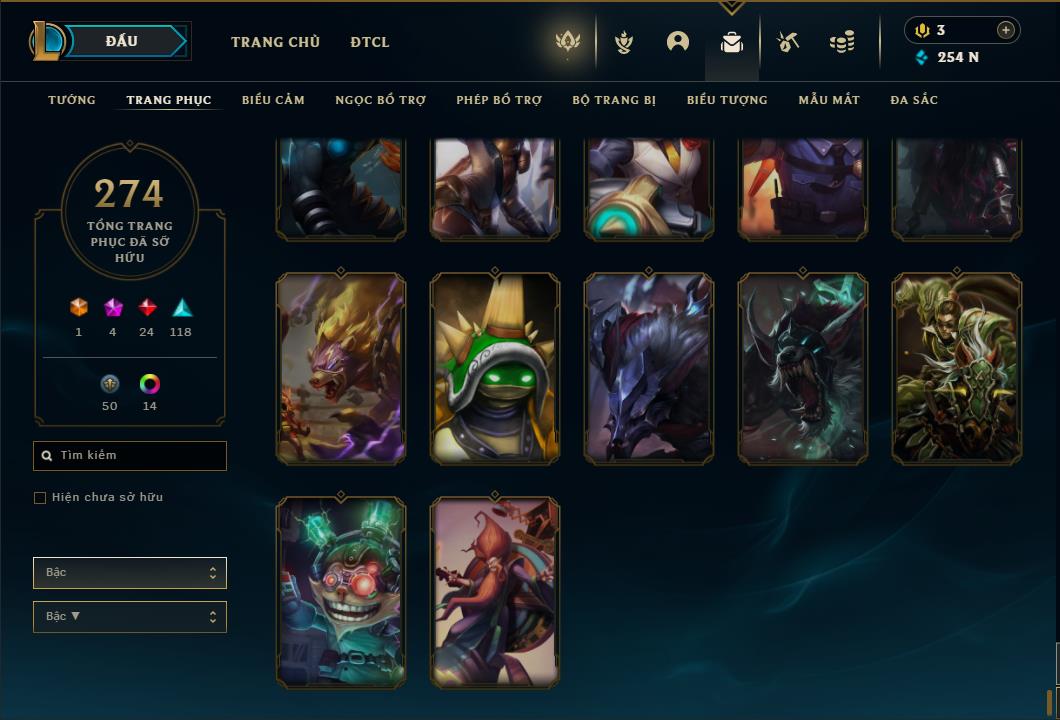This screenshot has height=720, width=1060.
Task: Open the coin stack store icon
Action: click(842, 42)
